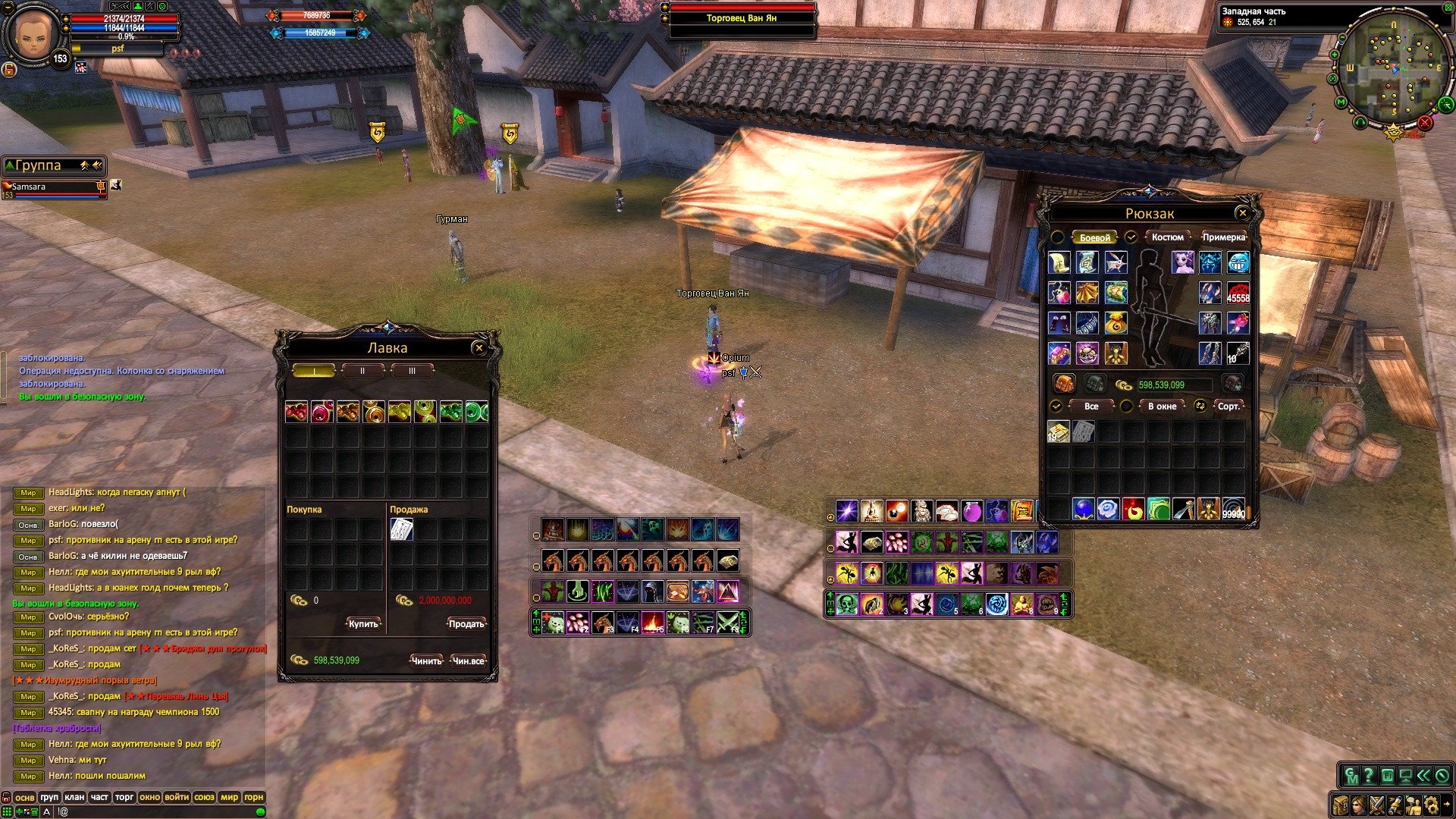Select the В окне filter button
The image size is (1456, 819).
coord(1162,406)
